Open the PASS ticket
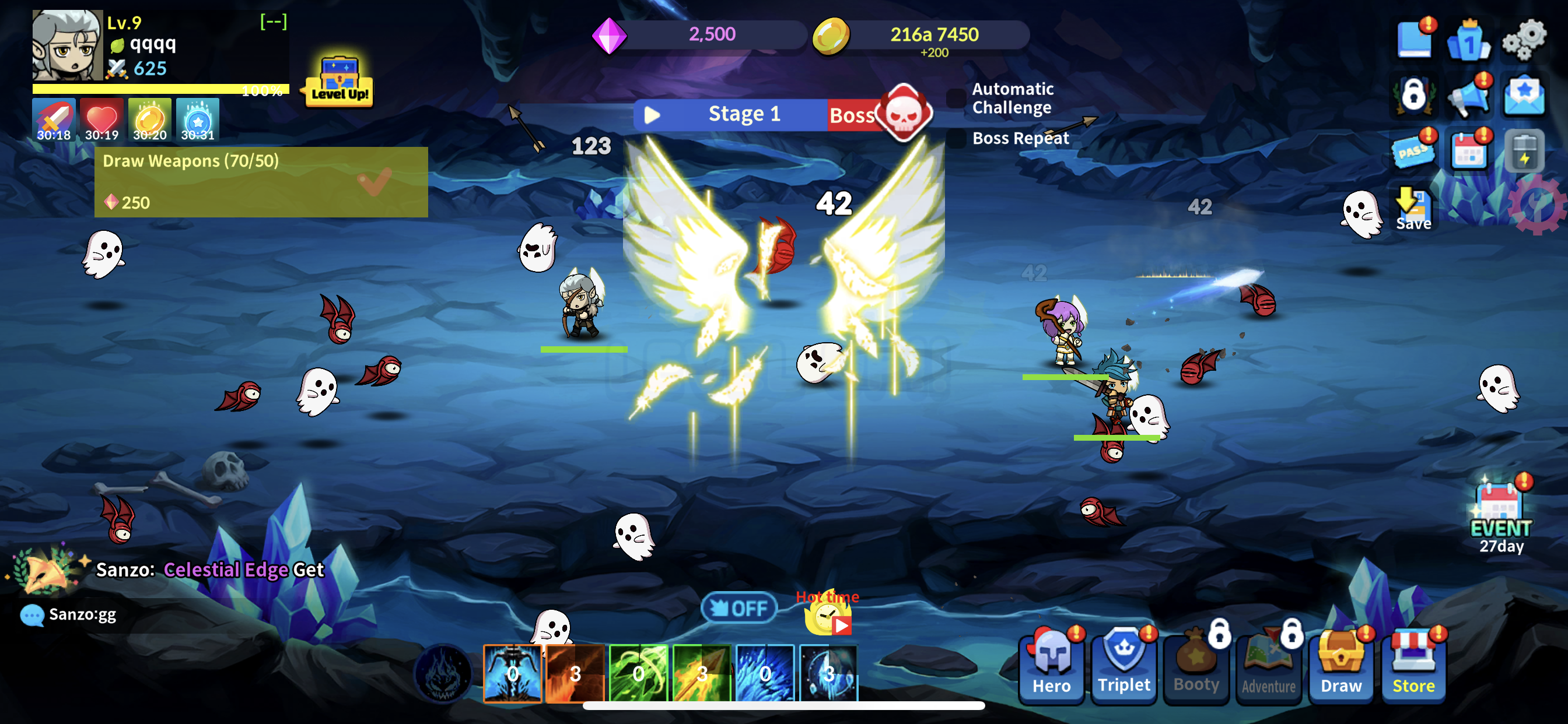The height and width of the screenshot is (724, 1568). click(1413, 150)
